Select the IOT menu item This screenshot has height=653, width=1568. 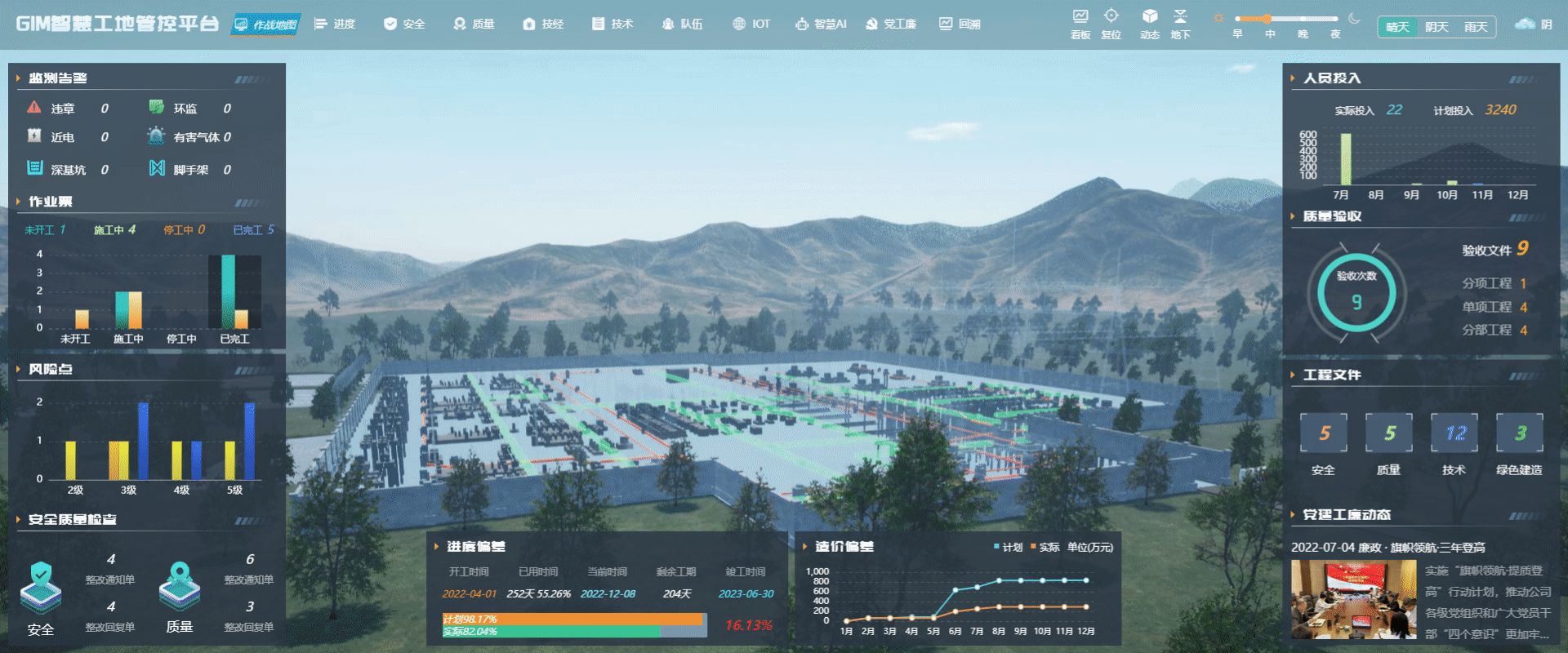coord(752,24)
